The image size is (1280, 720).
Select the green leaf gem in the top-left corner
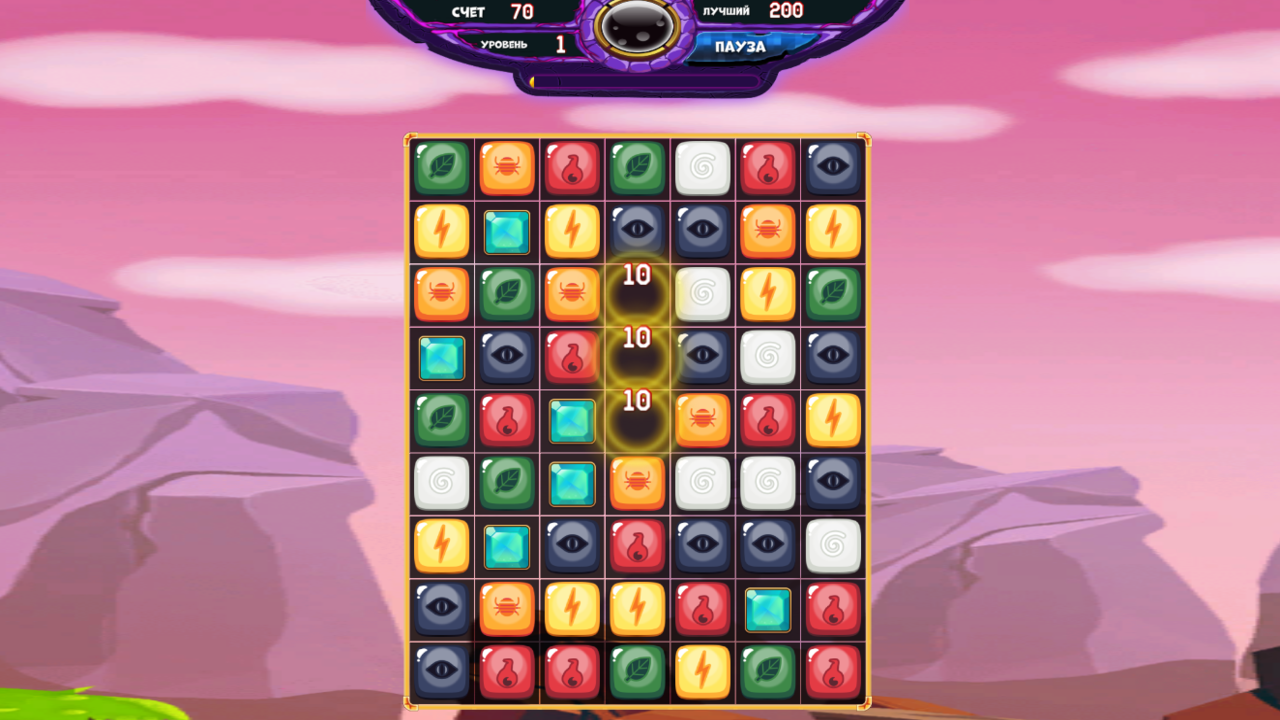tap(440, 166)
